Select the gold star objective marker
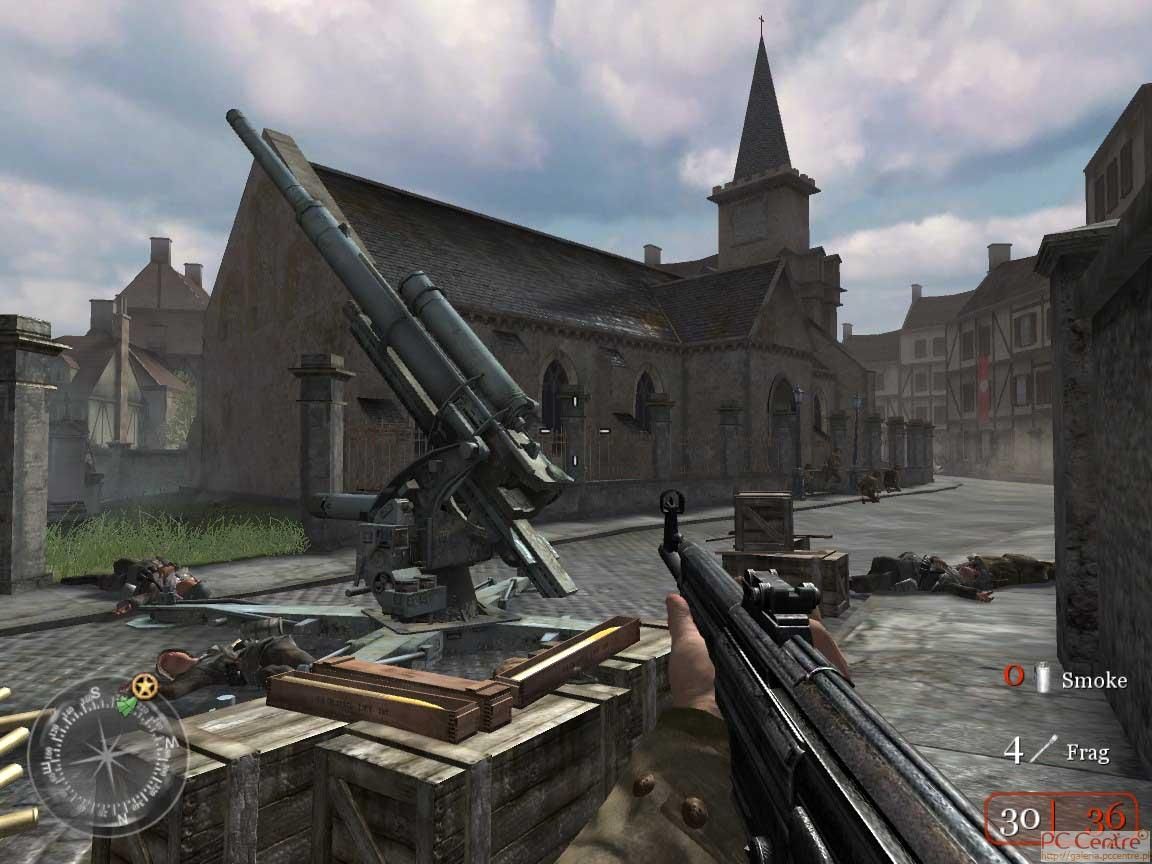 point(145,686)
